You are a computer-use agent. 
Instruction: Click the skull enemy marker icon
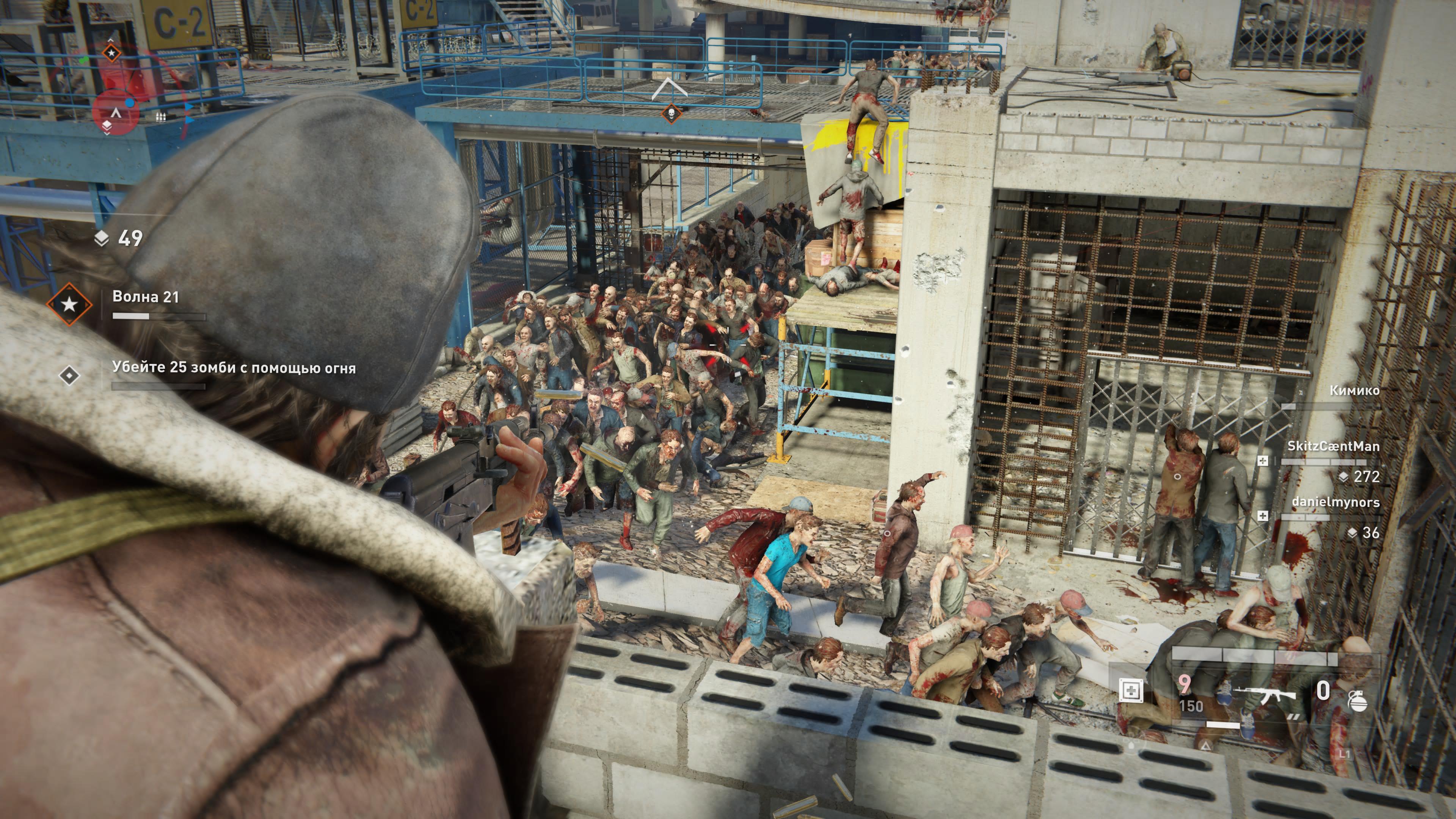(671, 114)
